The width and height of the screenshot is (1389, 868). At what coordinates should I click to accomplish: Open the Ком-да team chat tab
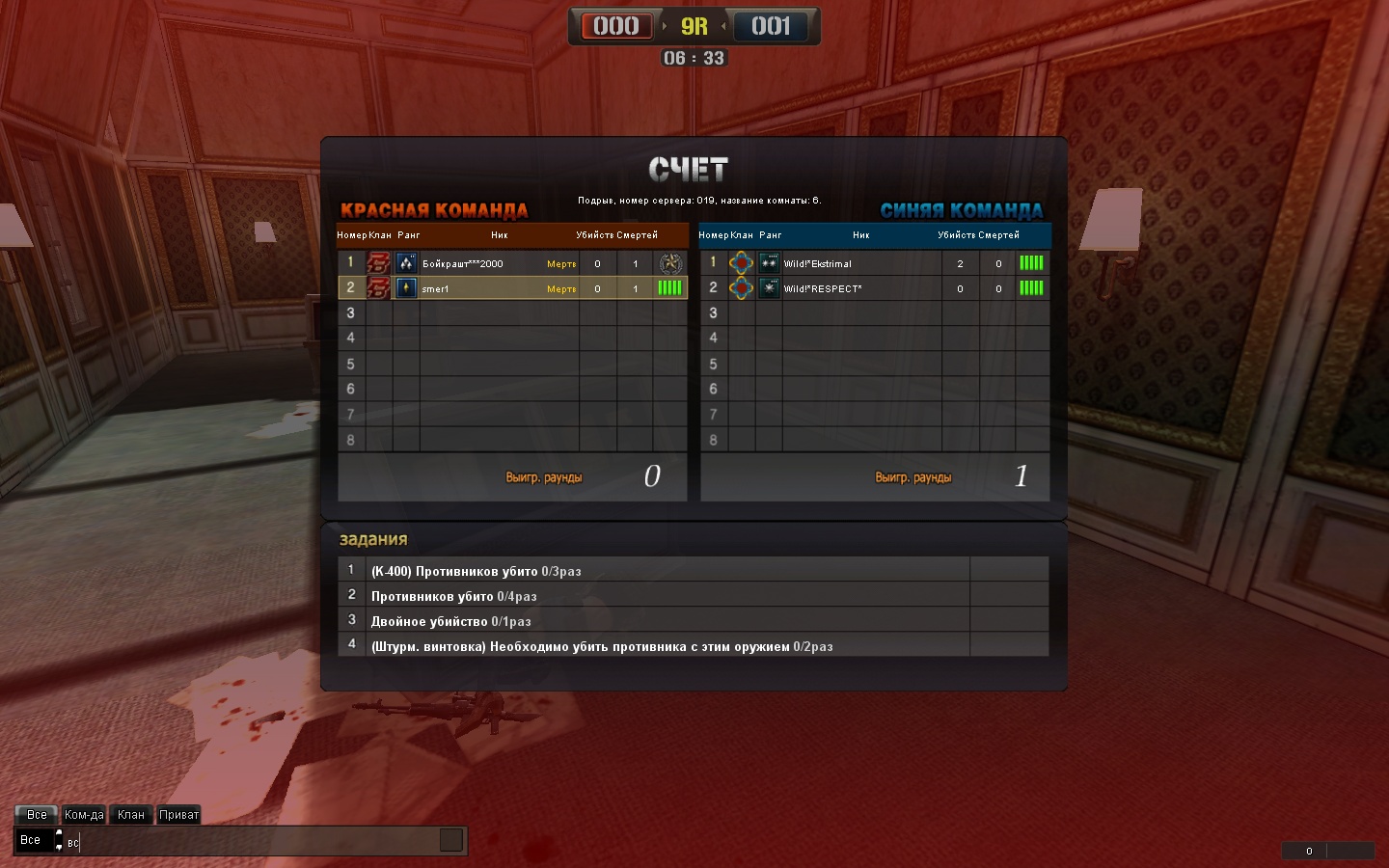(84, 815)
